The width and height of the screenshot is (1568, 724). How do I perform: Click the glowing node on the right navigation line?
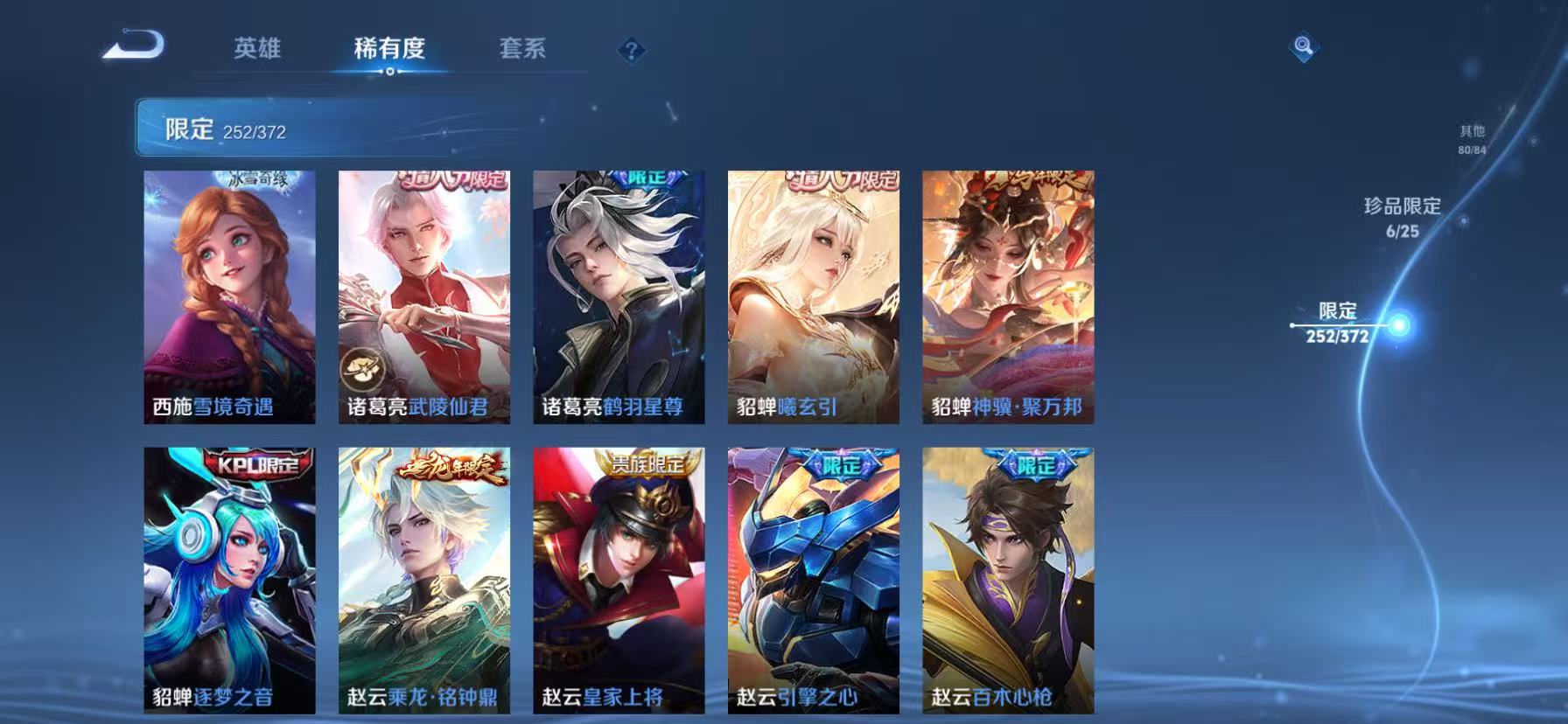(1398, 324)
